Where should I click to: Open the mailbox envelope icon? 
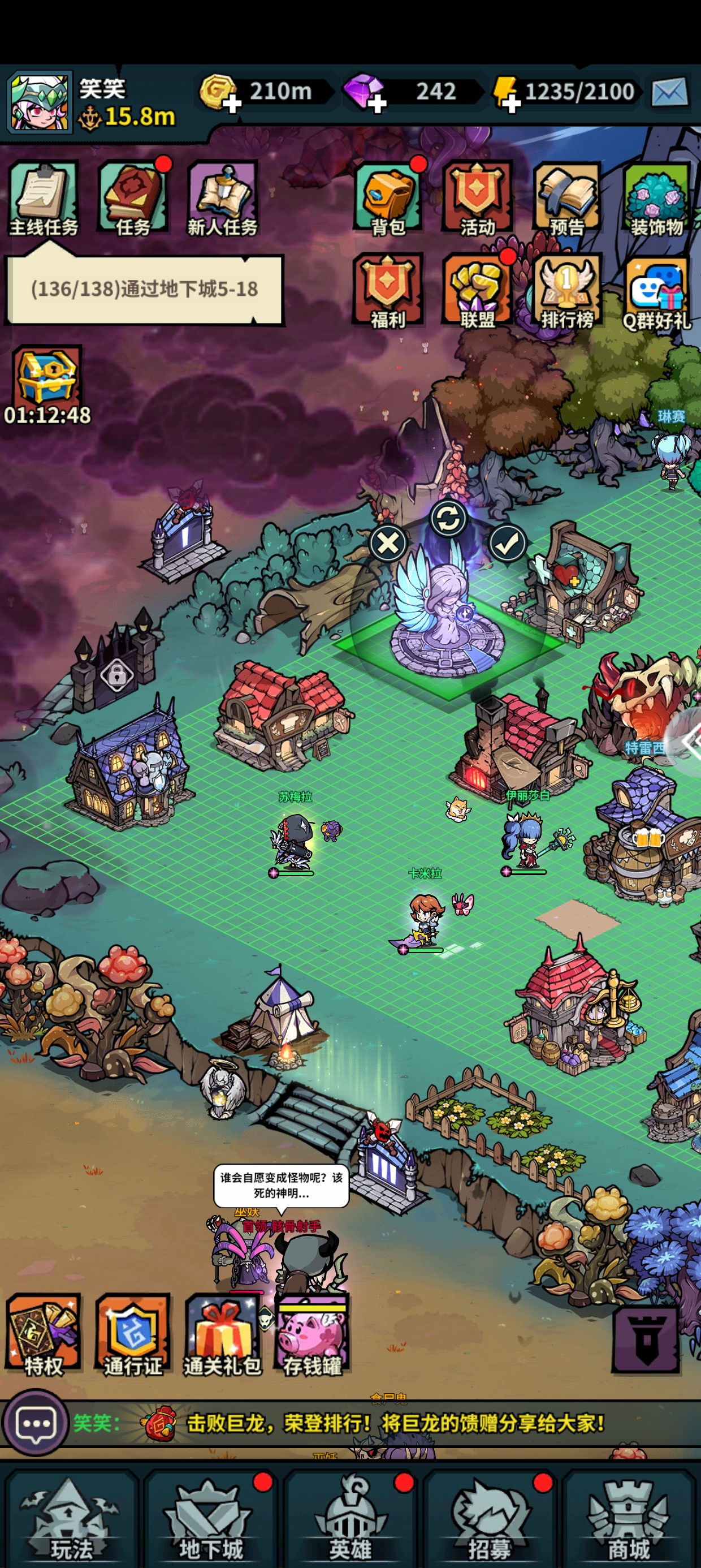pos(669,93)
